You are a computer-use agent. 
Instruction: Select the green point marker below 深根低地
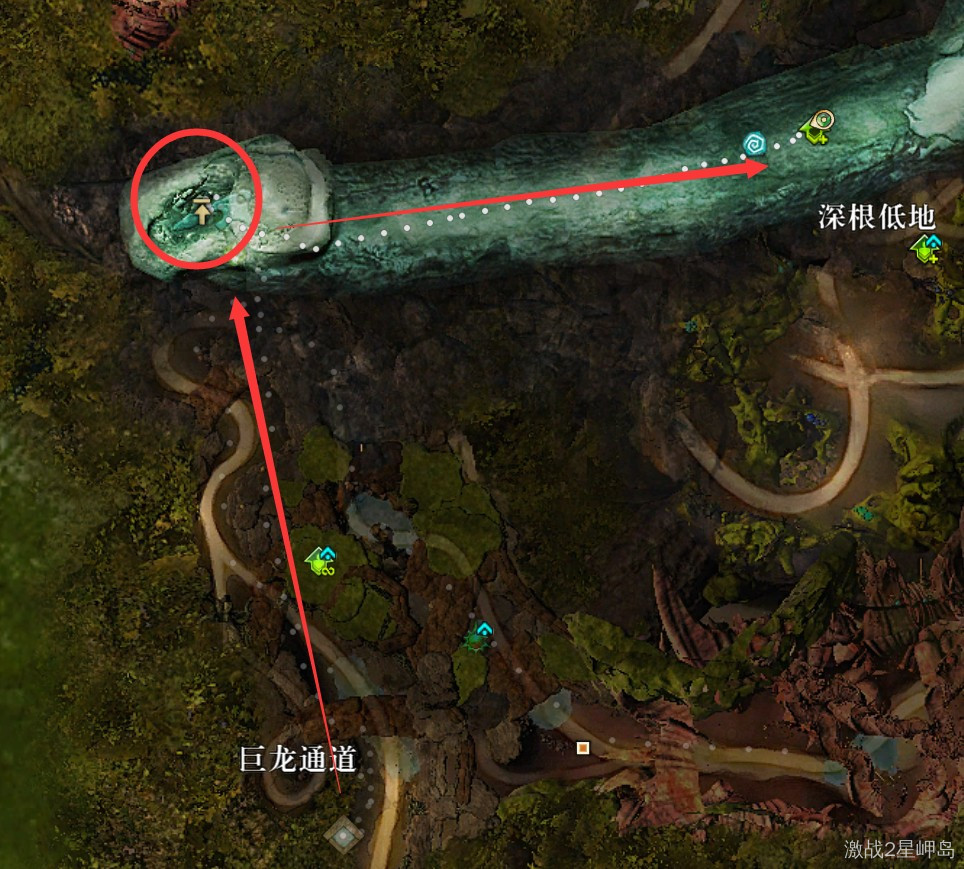926,250
